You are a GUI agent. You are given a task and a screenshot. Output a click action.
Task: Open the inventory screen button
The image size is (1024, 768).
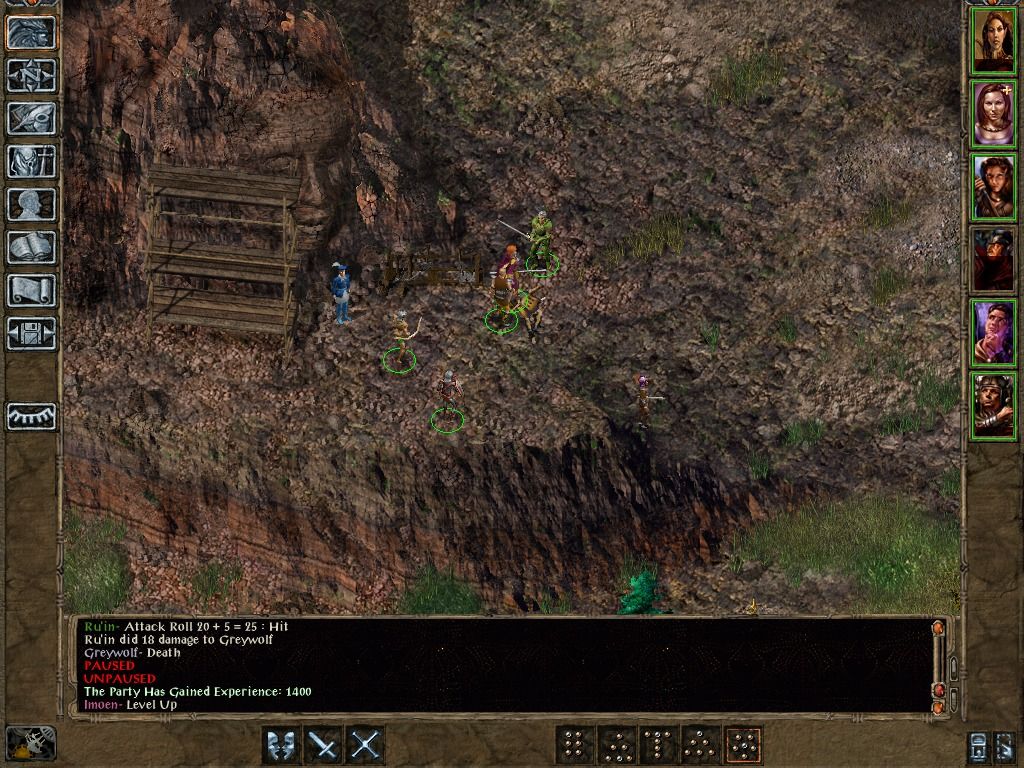(31, 161)
